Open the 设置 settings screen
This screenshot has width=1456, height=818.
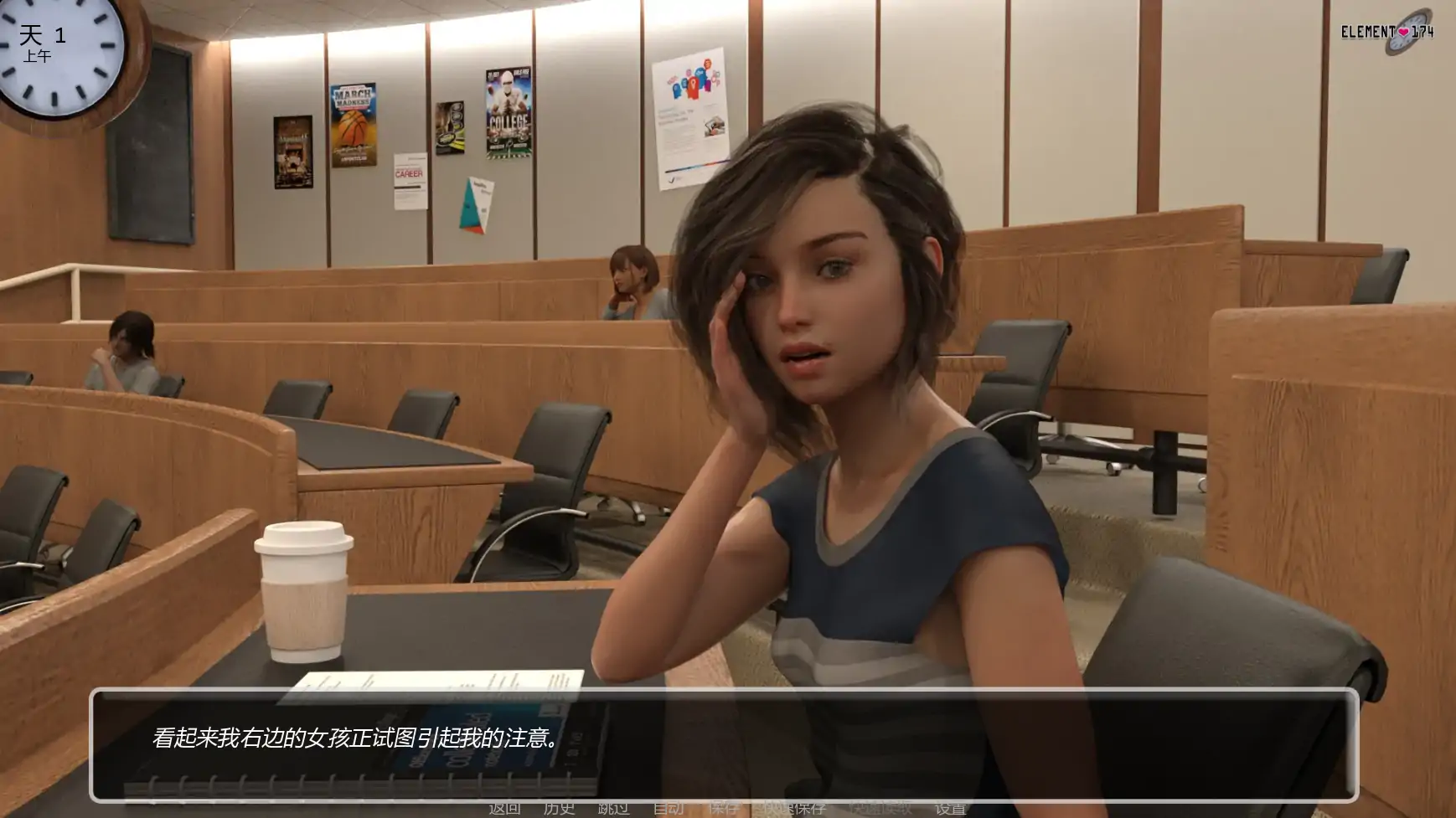tap(953, 808)
